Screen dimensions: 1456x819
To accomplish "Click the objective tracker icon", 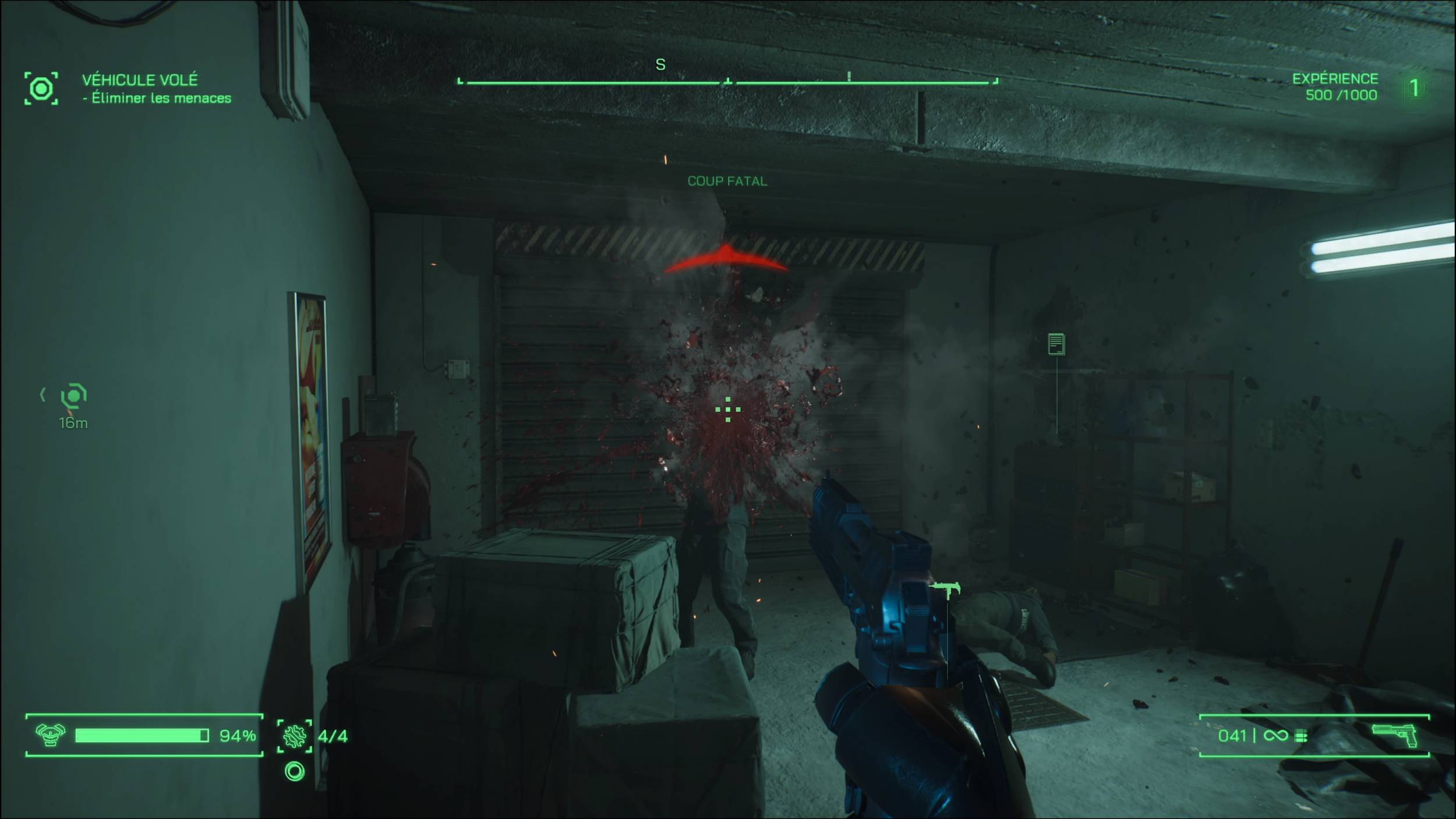I will (x=41, y=89).
